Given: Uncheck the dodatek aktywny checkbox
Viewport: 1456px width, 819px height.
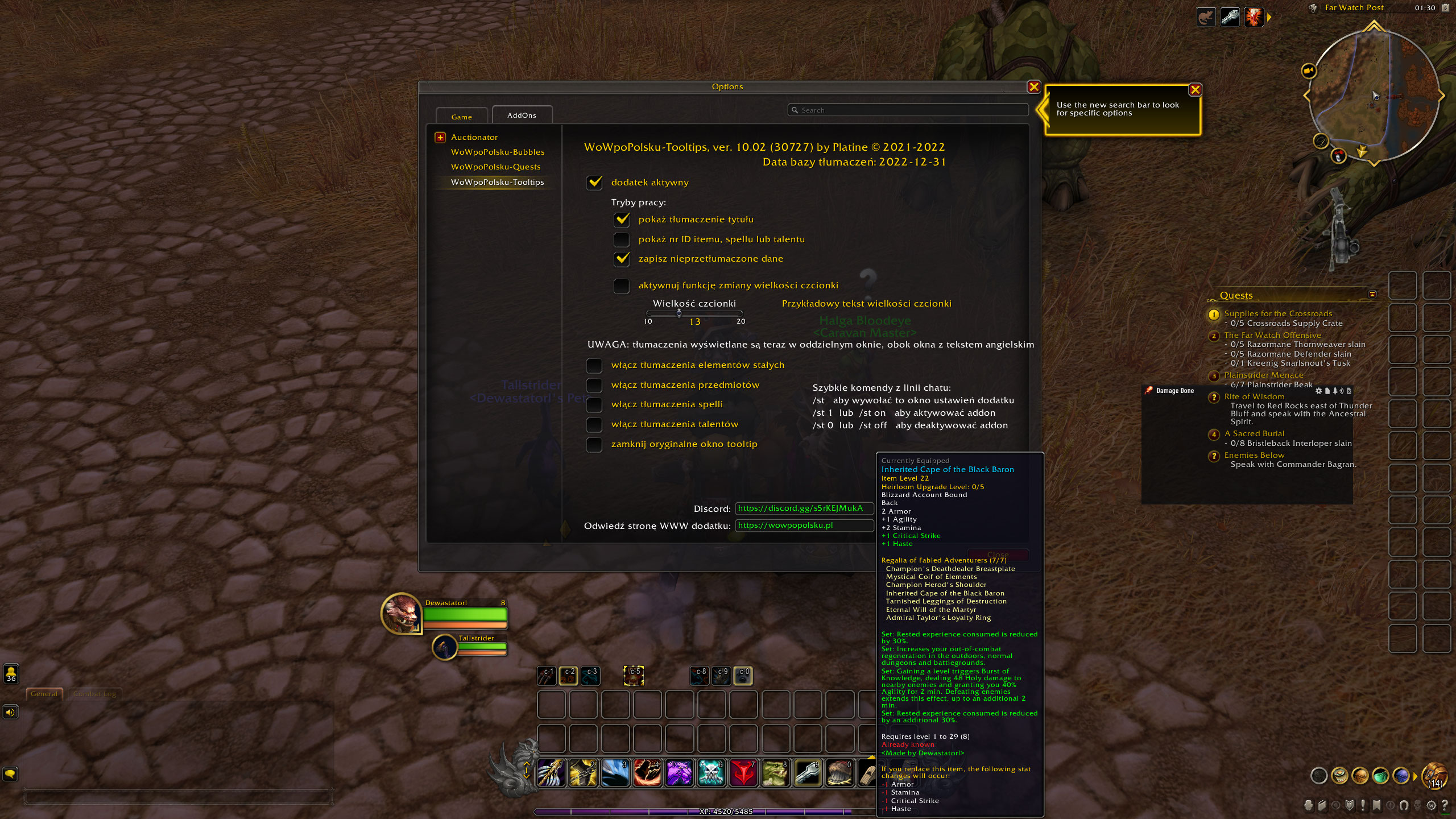Looking at the screenshot, I should tap(594, 183).
